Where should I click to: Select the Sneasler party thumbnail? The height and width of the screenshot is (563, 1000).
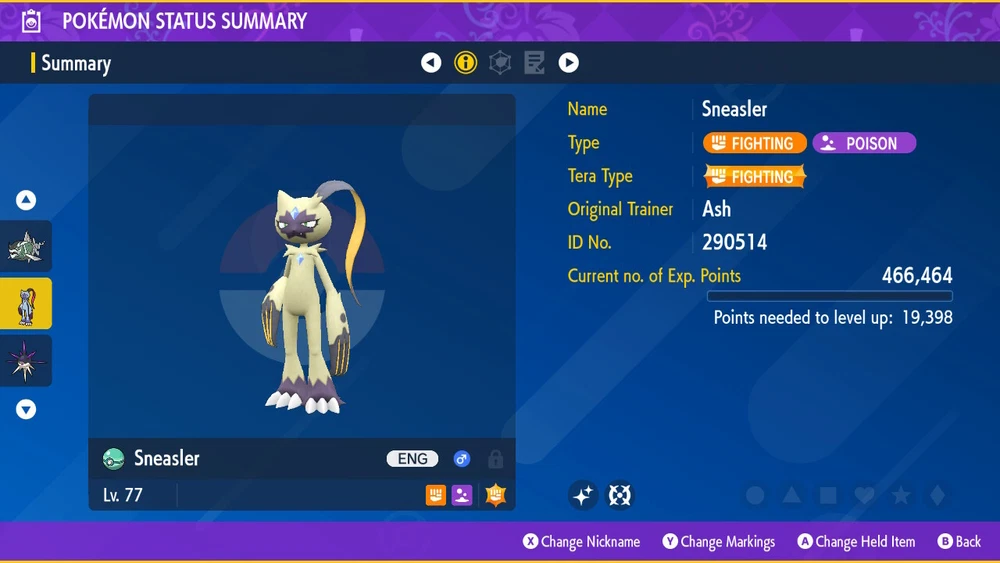[26, 304]
